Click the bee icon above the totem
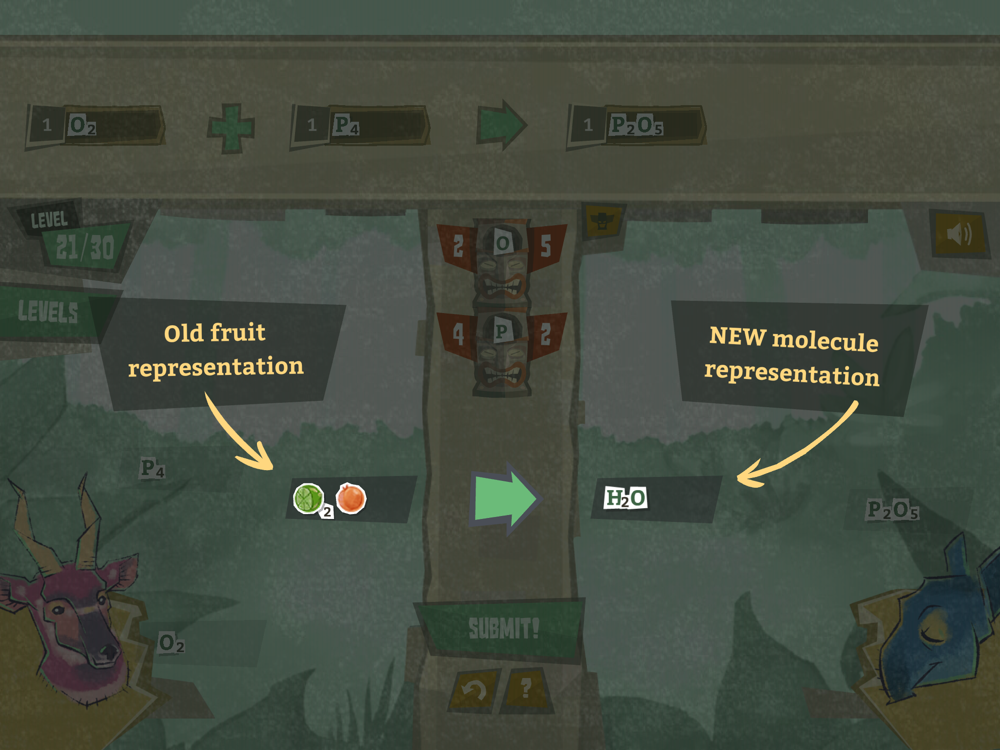The image size is (1000, 750). [603, 219]
